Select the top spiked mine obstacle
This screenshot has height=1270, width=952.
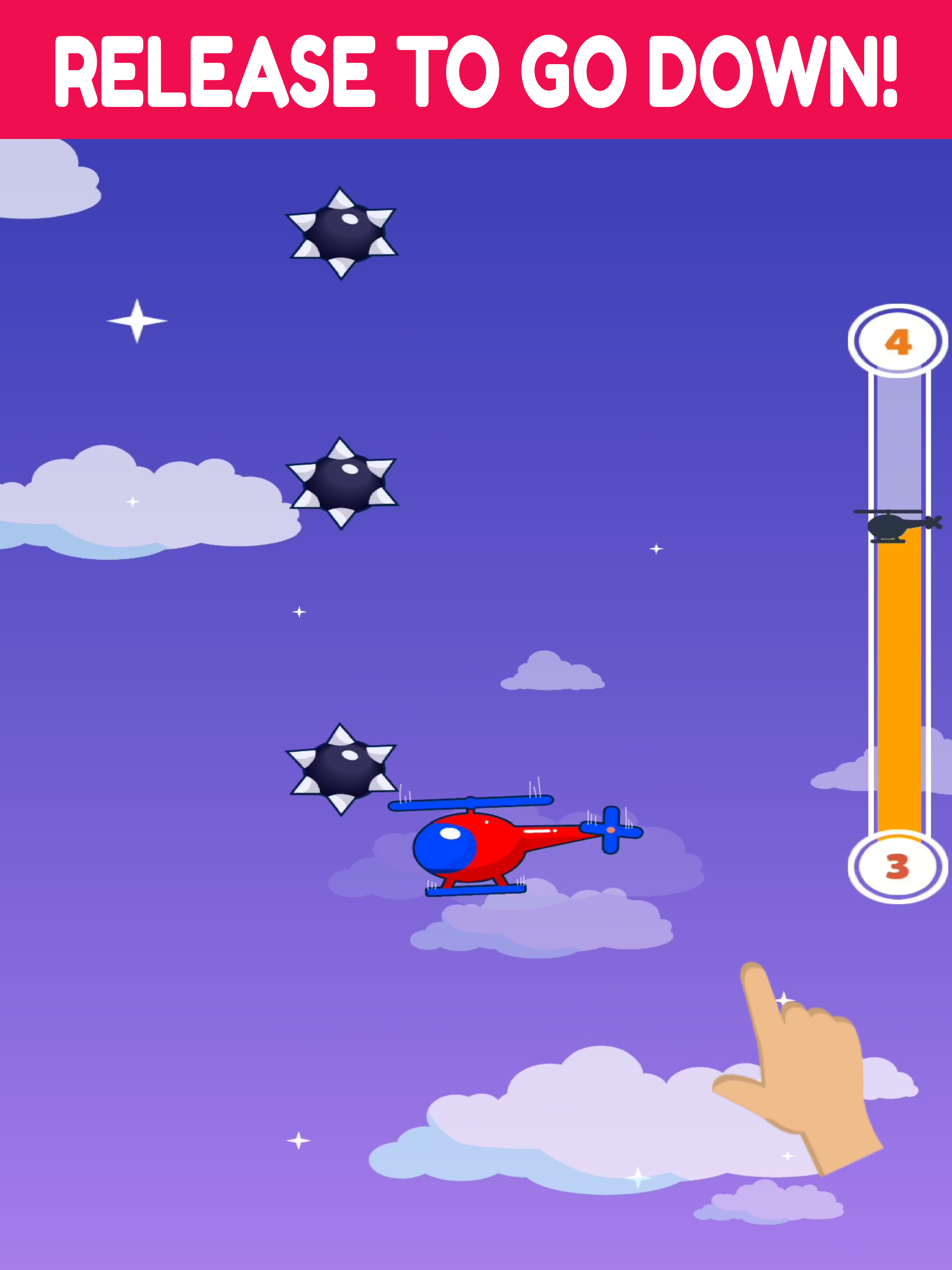[x=340, y=232]
